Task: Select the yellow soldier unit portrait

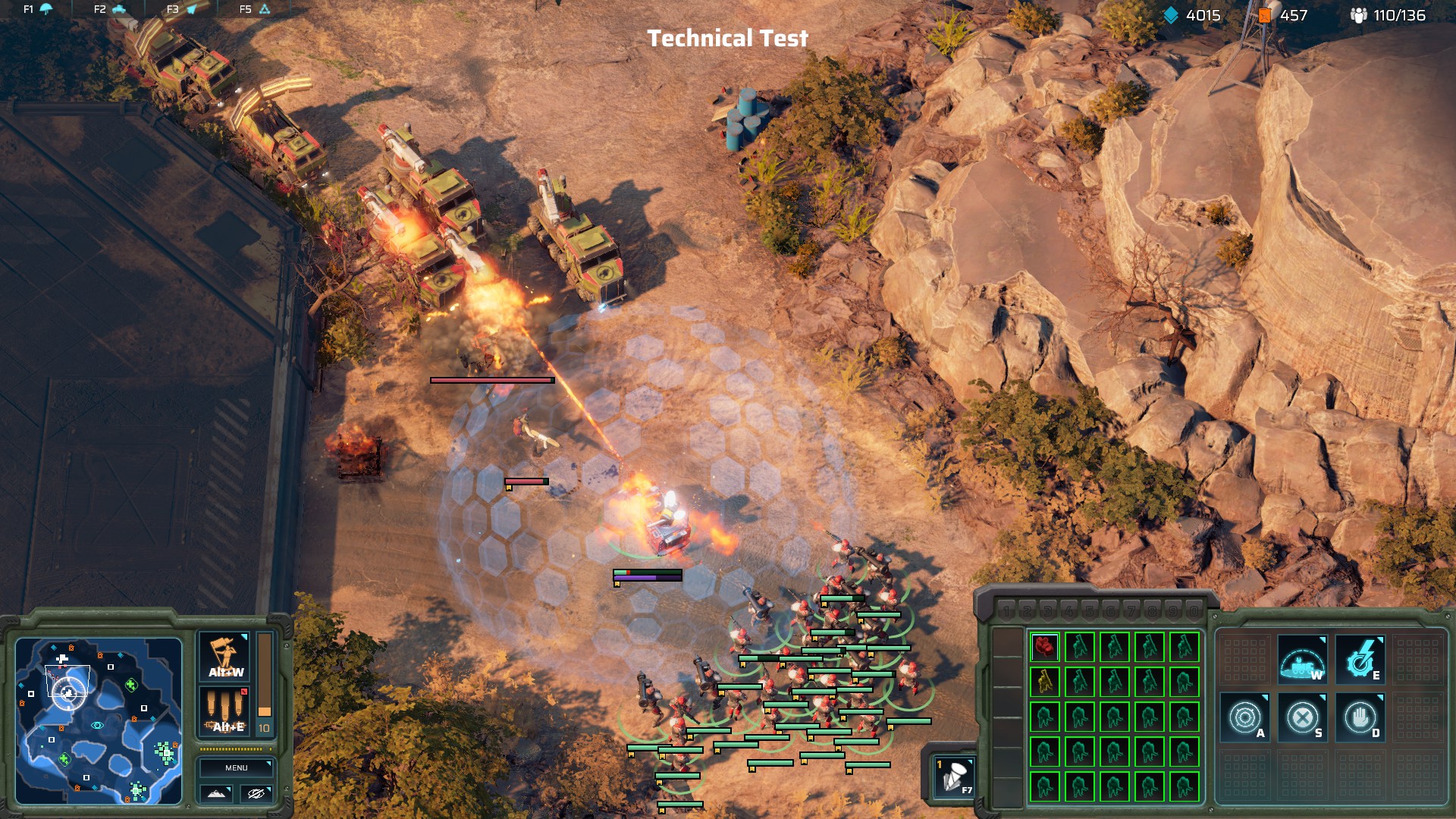Action: pos(1044,682)
